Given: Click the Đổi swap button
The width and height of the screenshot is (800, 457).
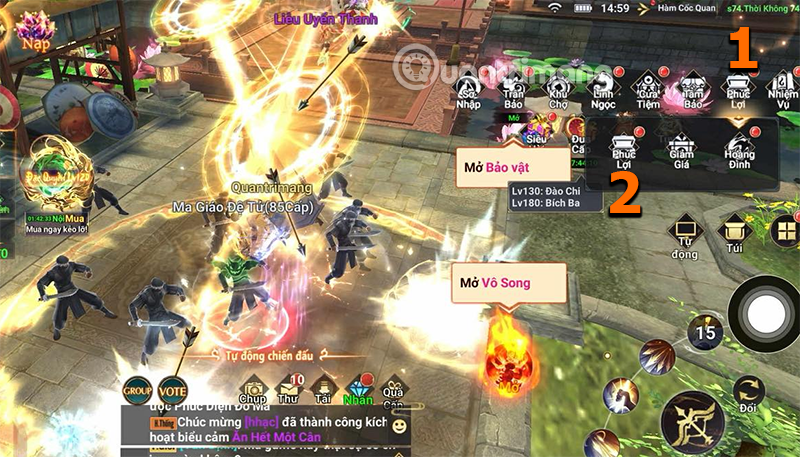Looking at the screenshot, I should (748, 394).
